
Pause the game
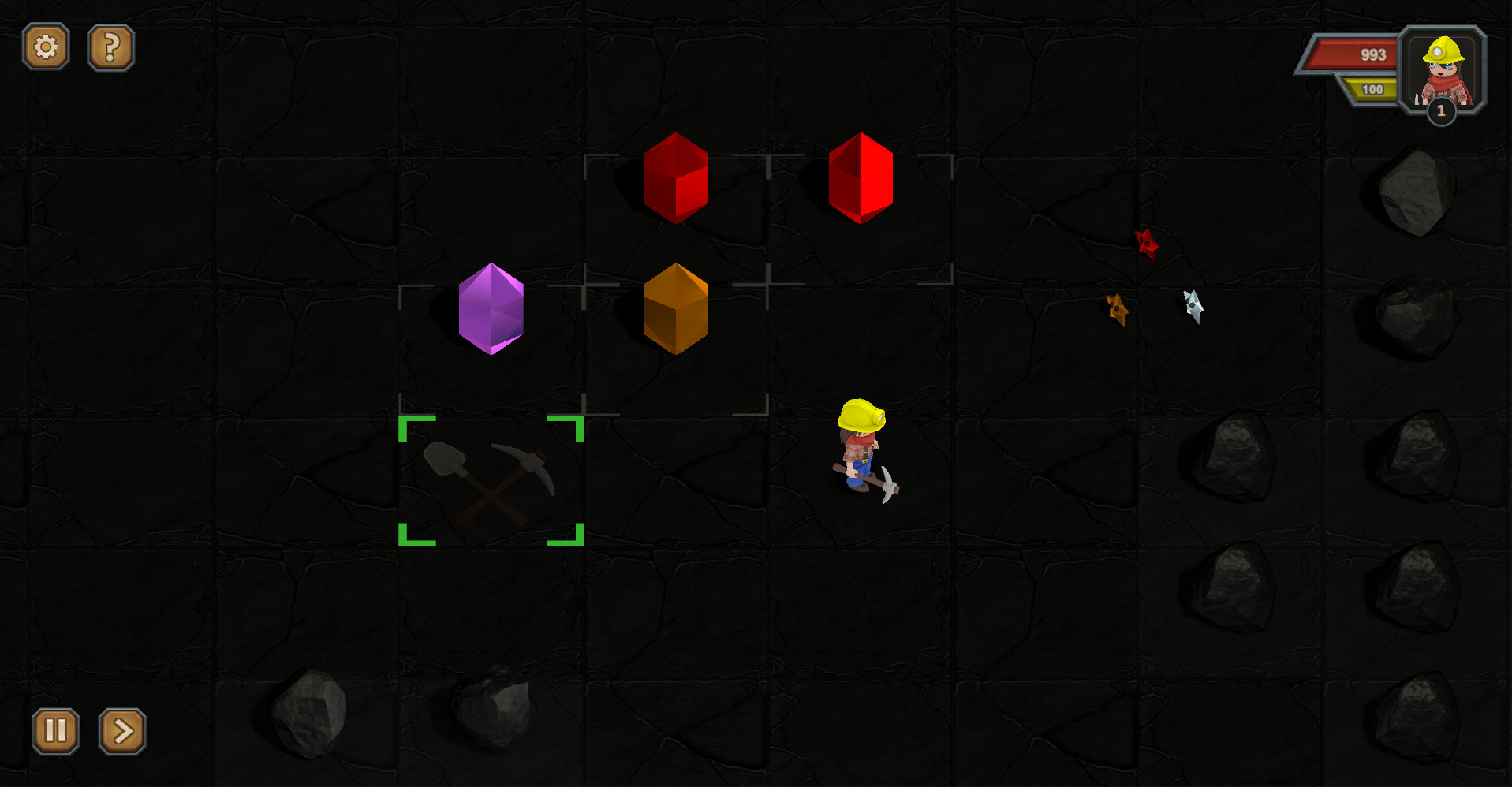(54, 732)
